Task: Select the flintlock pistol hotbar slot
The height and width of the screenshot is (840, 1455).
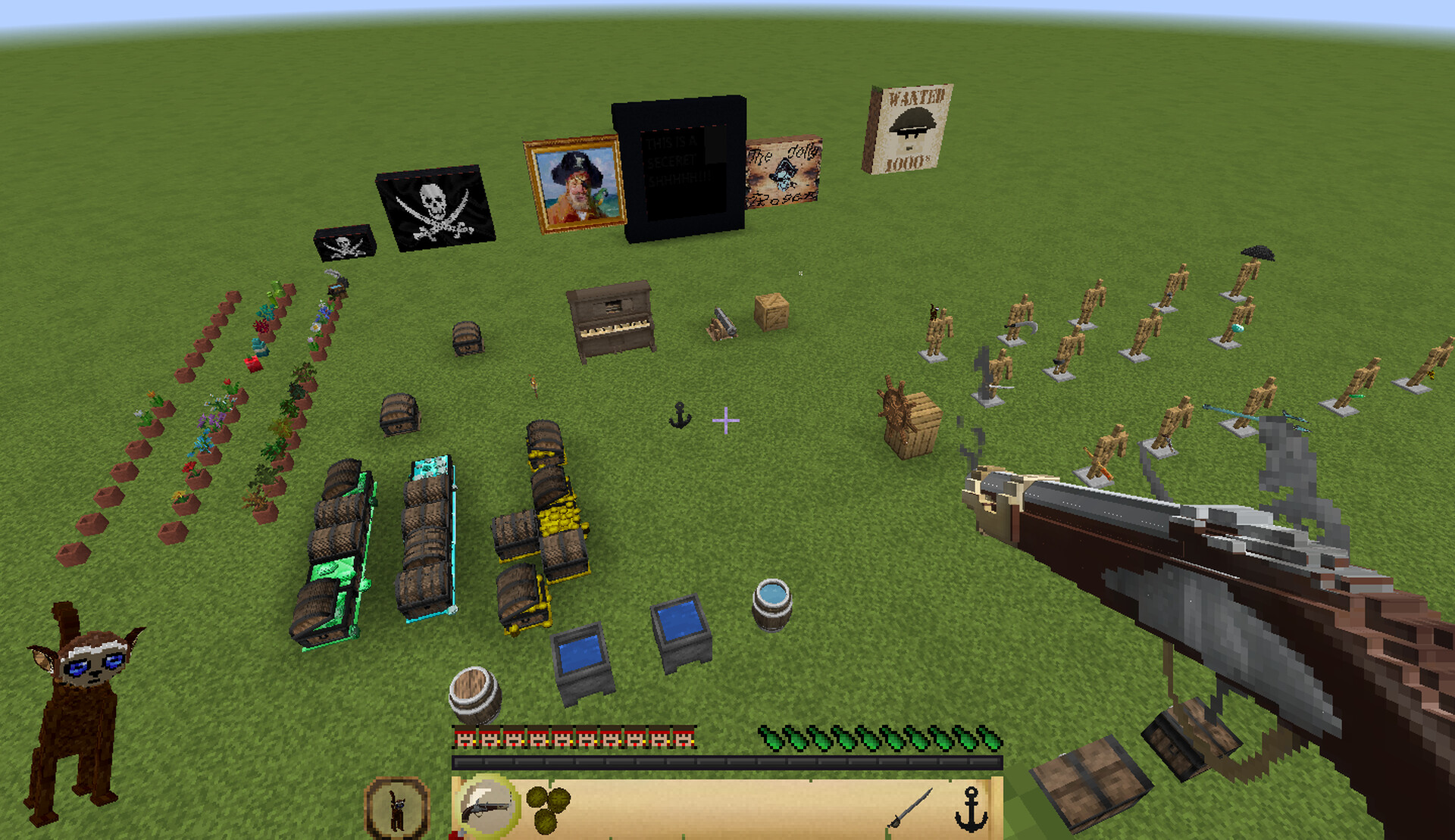Action: point(486,807)
